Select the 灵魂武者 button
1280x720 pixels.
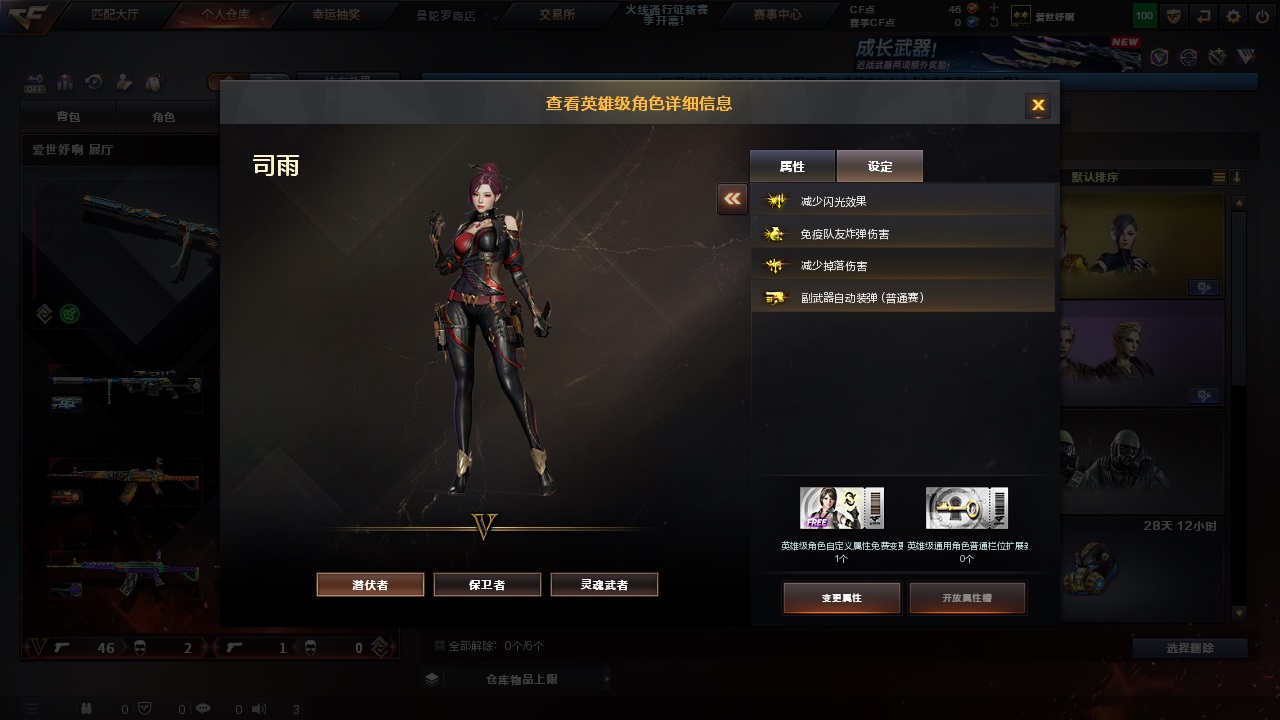click(604, 585)
